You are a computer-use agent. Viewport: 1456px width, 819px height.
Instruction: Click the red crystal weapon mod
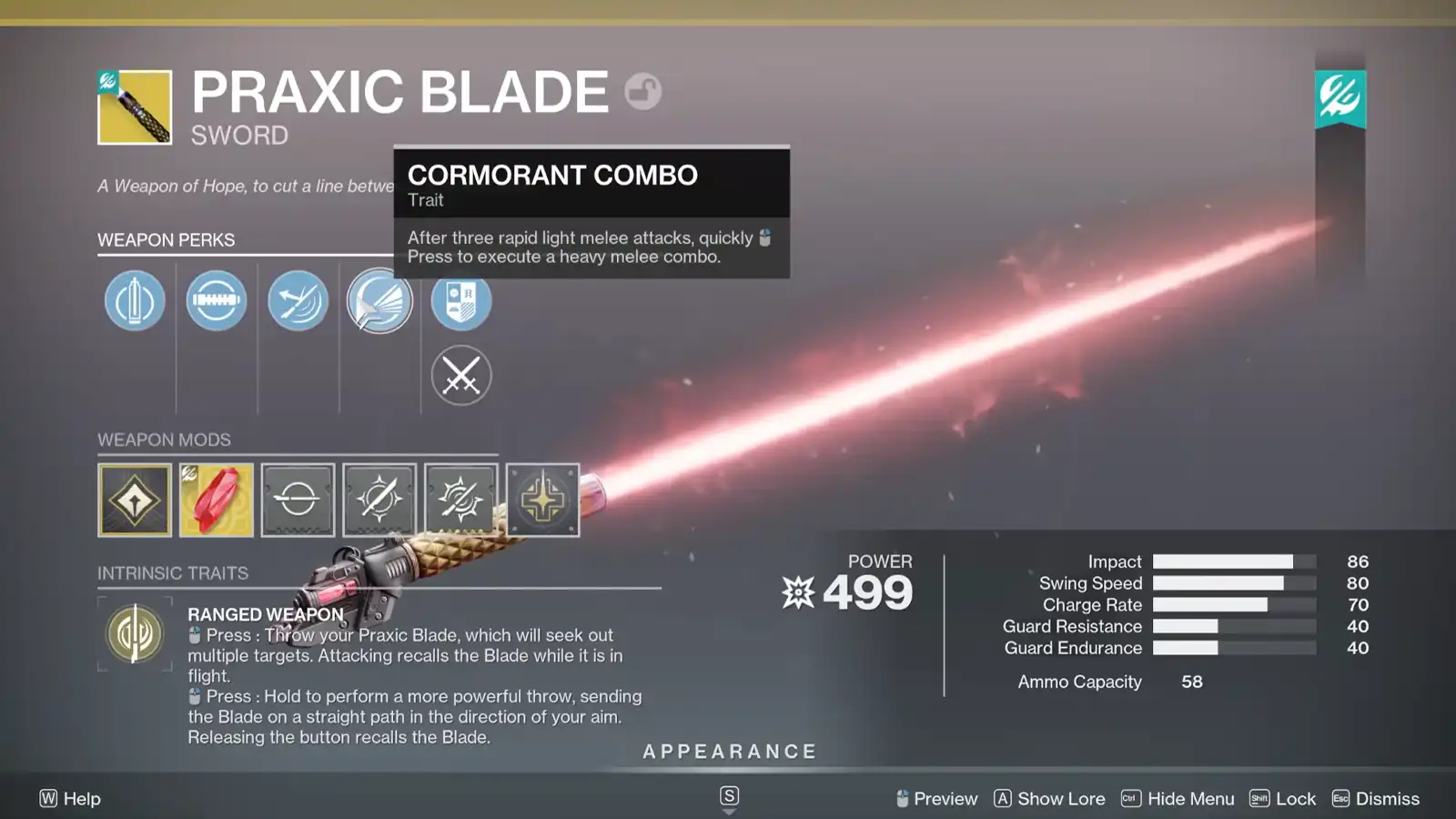point(216,499)
